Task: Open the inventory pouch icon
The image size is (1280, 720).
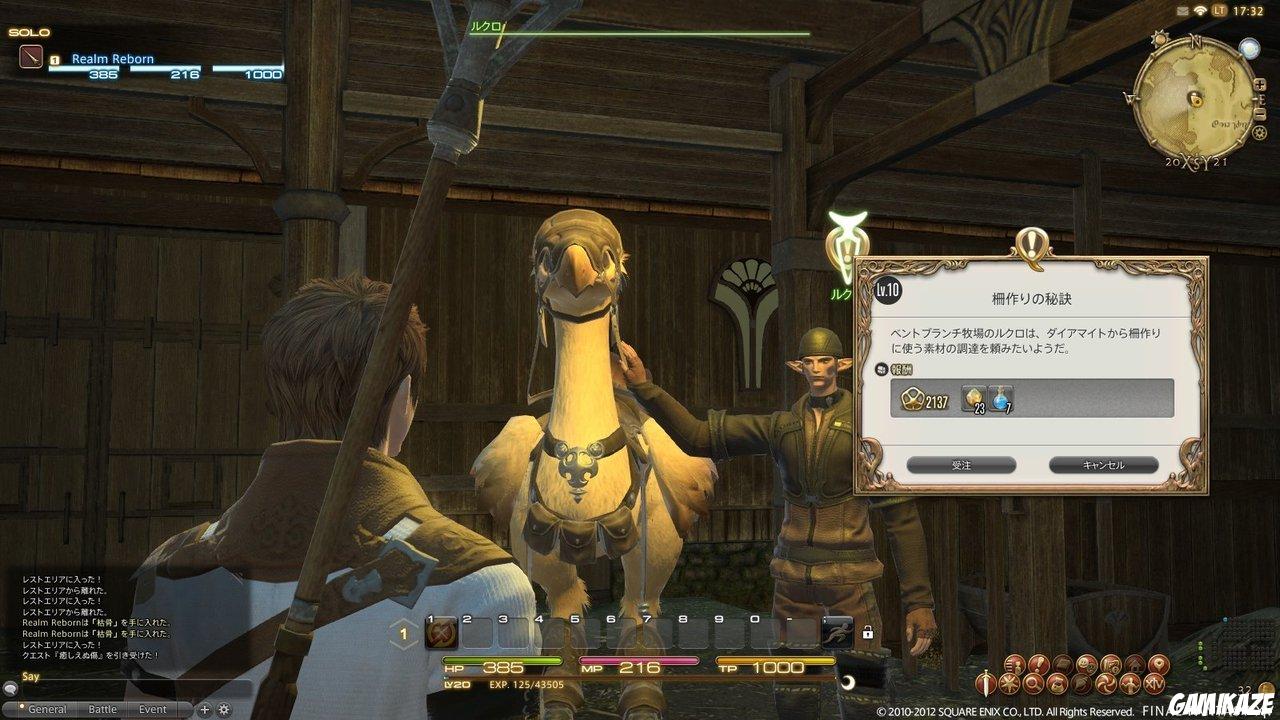Action: point(1057,682)
